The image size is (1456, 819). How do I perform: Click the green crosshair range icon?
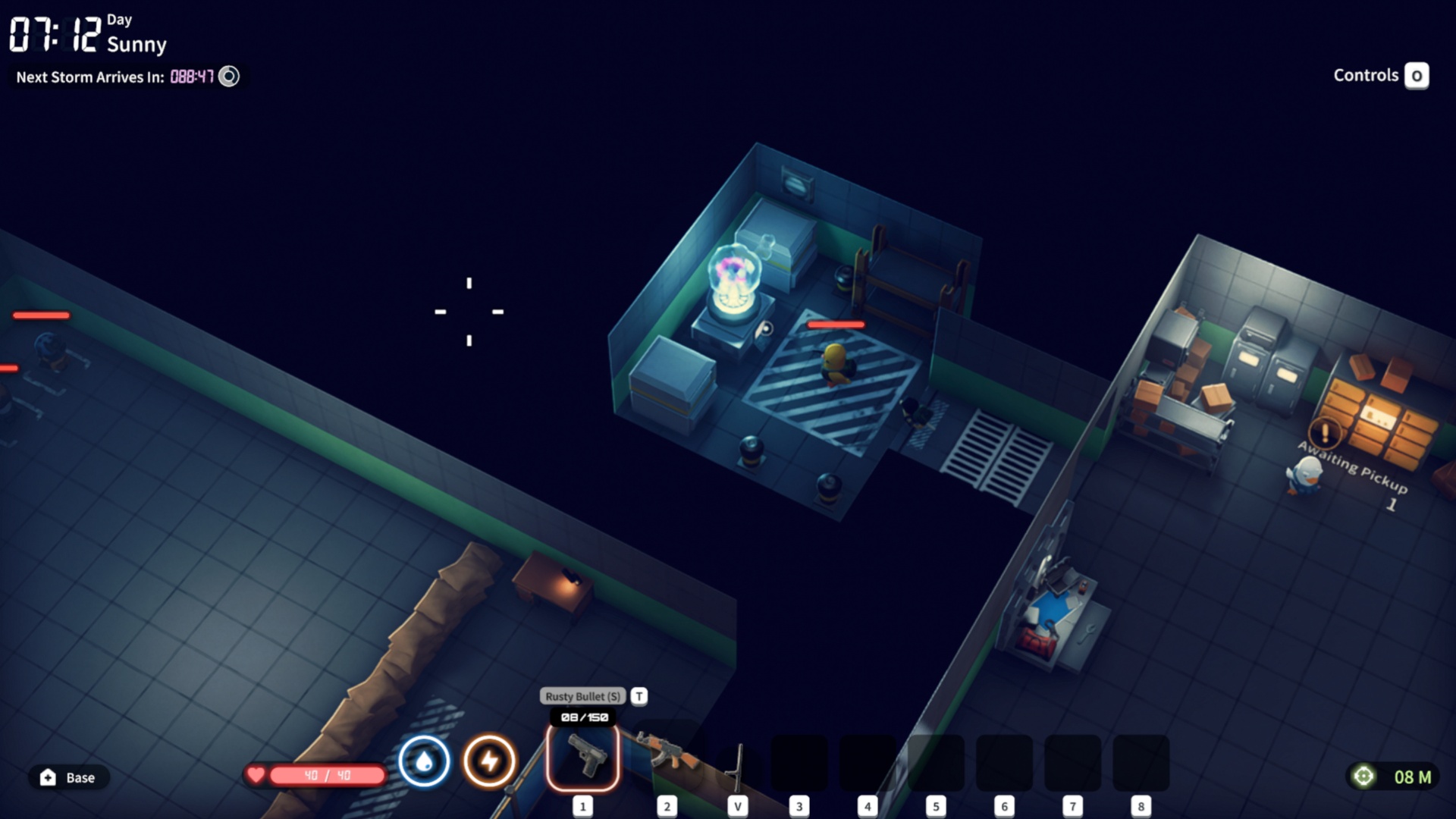pos(1363,777)
